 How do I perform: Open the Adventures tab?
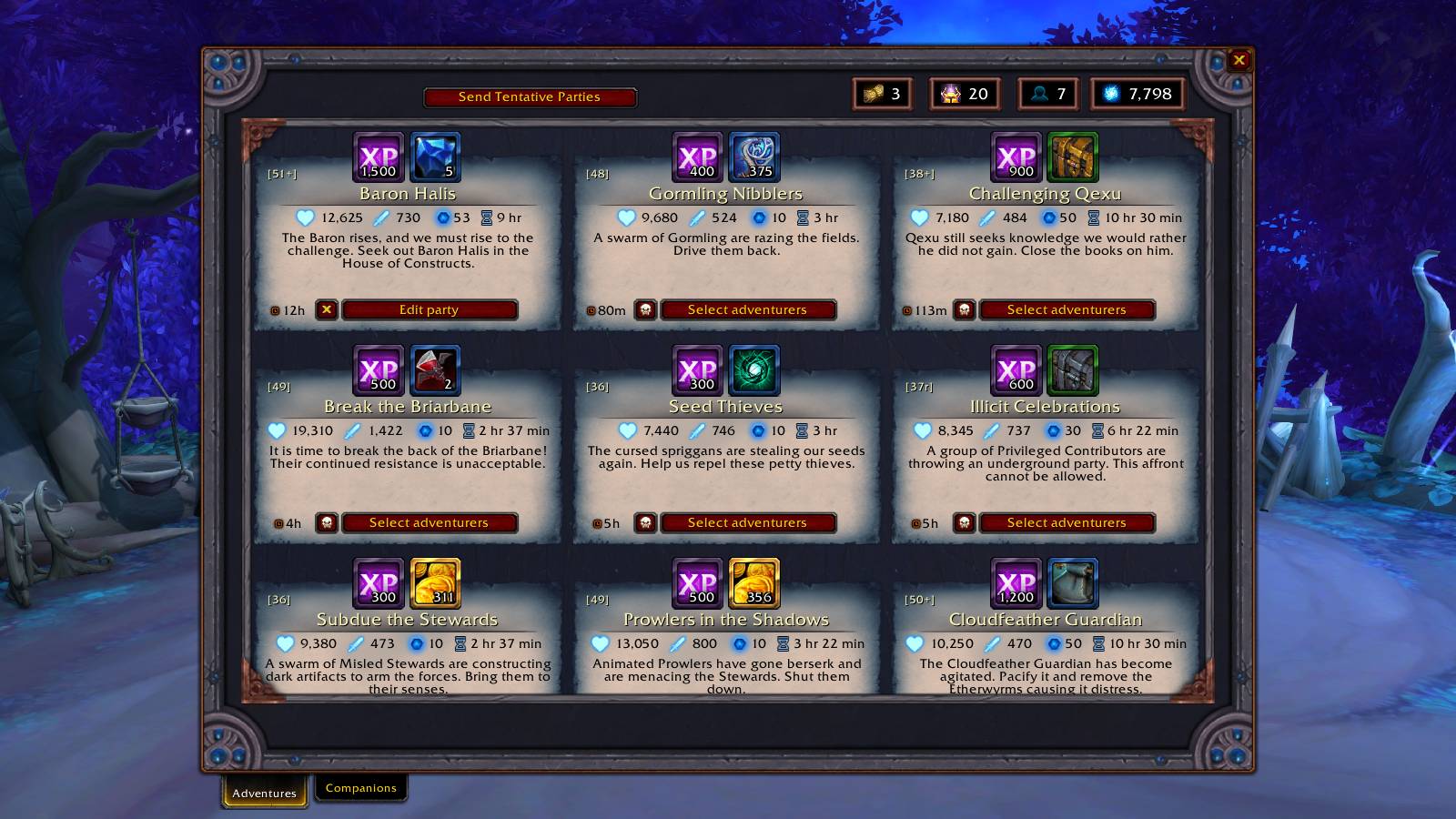[x=264, y=793]
